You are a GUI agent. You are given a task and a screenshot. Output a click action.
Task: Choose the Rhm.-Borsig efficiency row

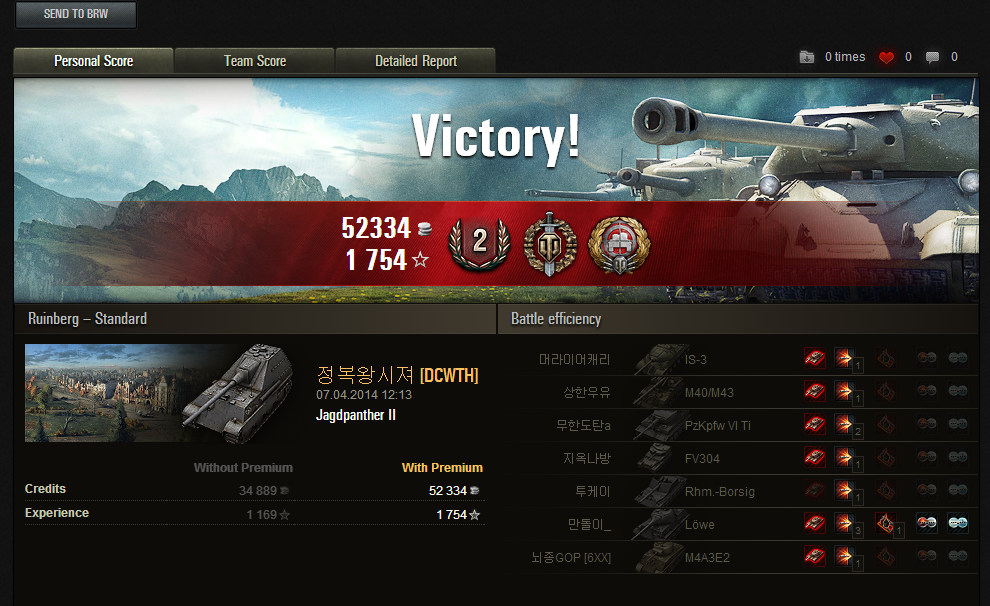click(700, 492)
